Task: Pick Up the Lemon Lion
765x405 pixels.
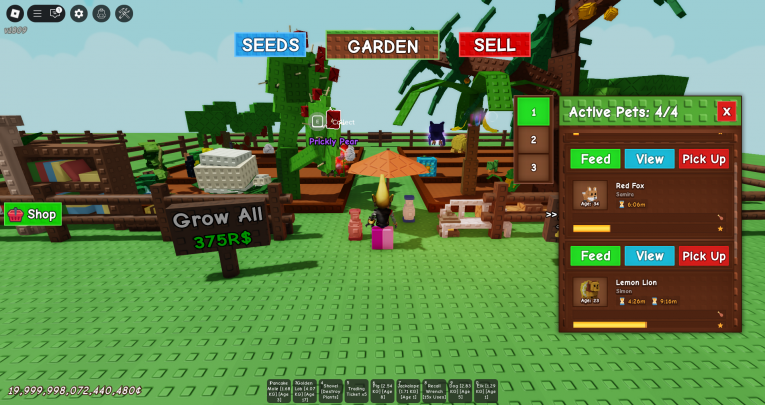Action: pyautogui.click(x=704, y=256)
